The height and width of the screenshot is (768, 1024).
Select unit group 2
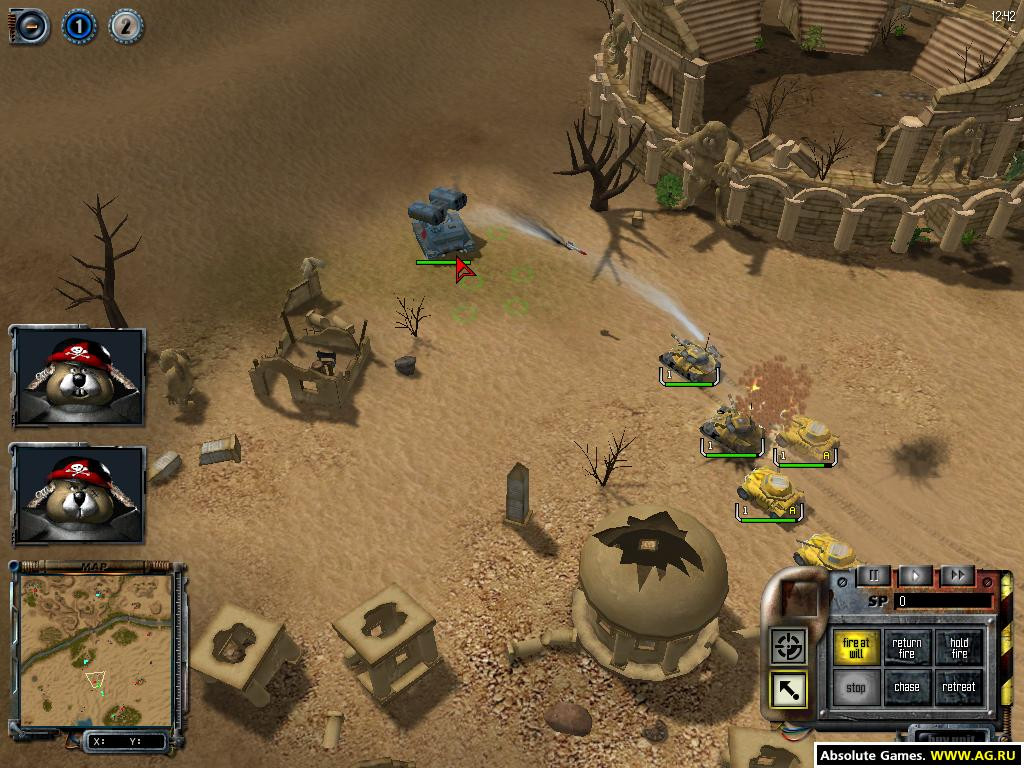point(125,26)
